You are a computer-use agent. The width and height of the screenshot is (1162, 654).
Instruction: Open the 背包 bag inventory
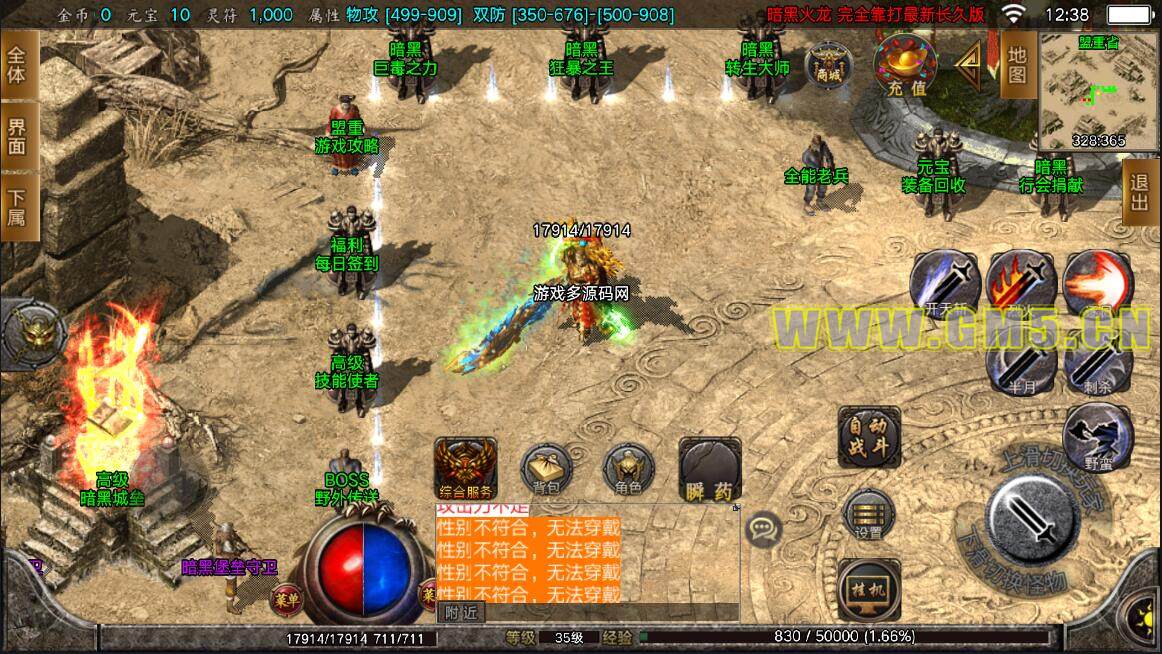tap(546, 470)
